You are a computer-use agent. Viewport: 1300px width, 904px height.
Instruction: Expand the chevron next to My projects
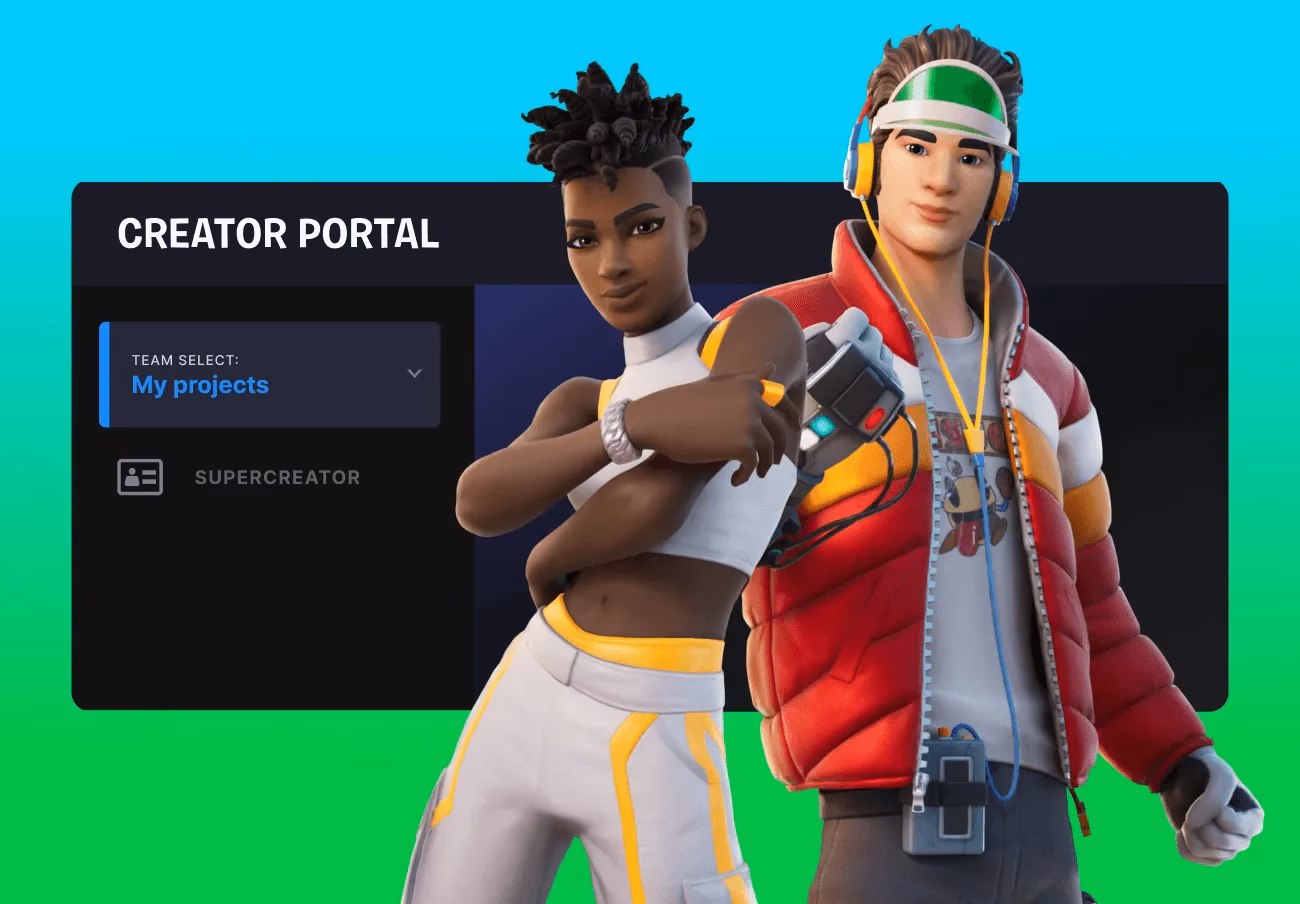414,373
